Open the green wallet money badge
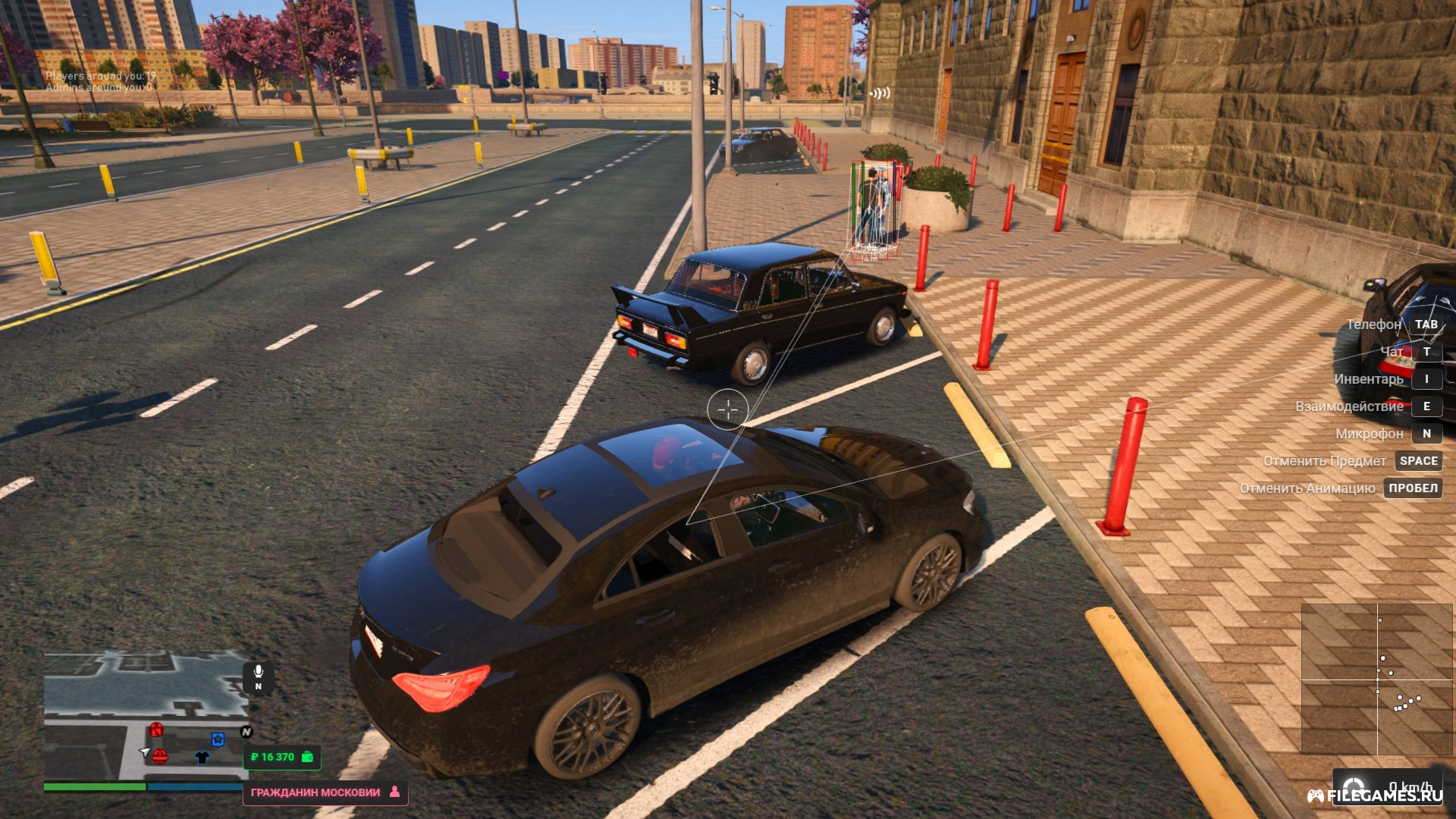This screenshot has width=1456, height=819. [282, 757]
